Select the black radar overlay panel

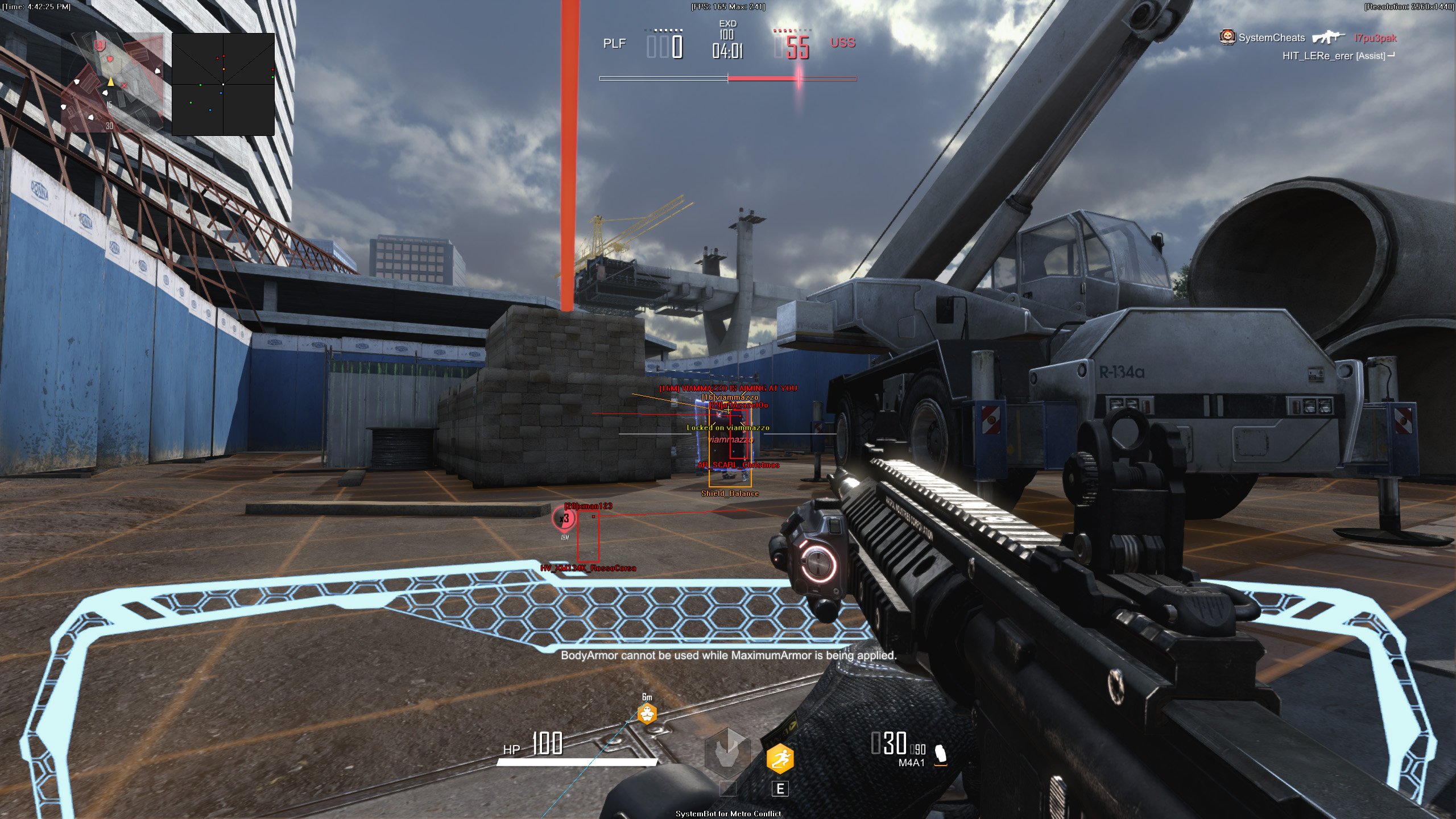pyautogui.click(x=223, y=84)
